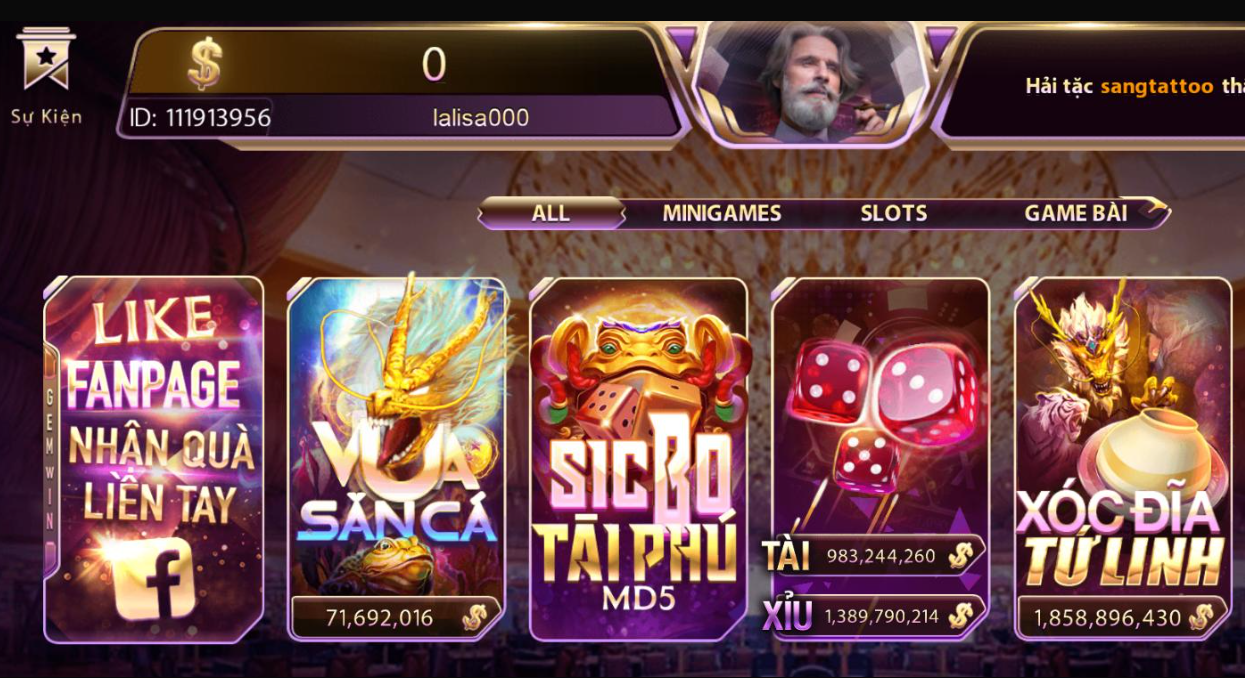Show the SLOTS category tab
Image resolution: width=1245 pixels, height=678 pixels.
tap(893, 213)
